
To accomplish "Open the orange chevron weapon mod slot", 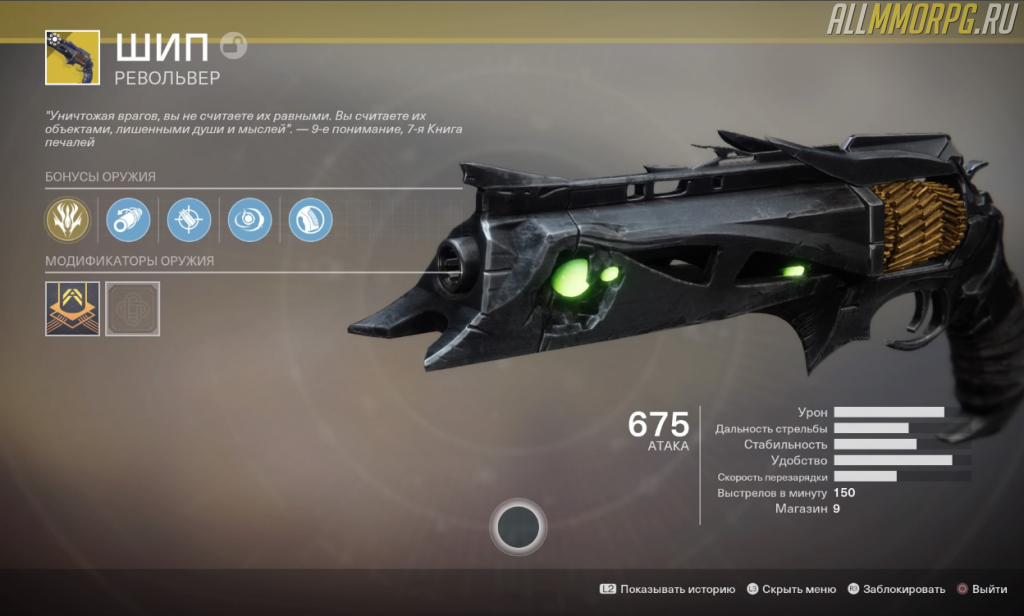I will point(72,307).
